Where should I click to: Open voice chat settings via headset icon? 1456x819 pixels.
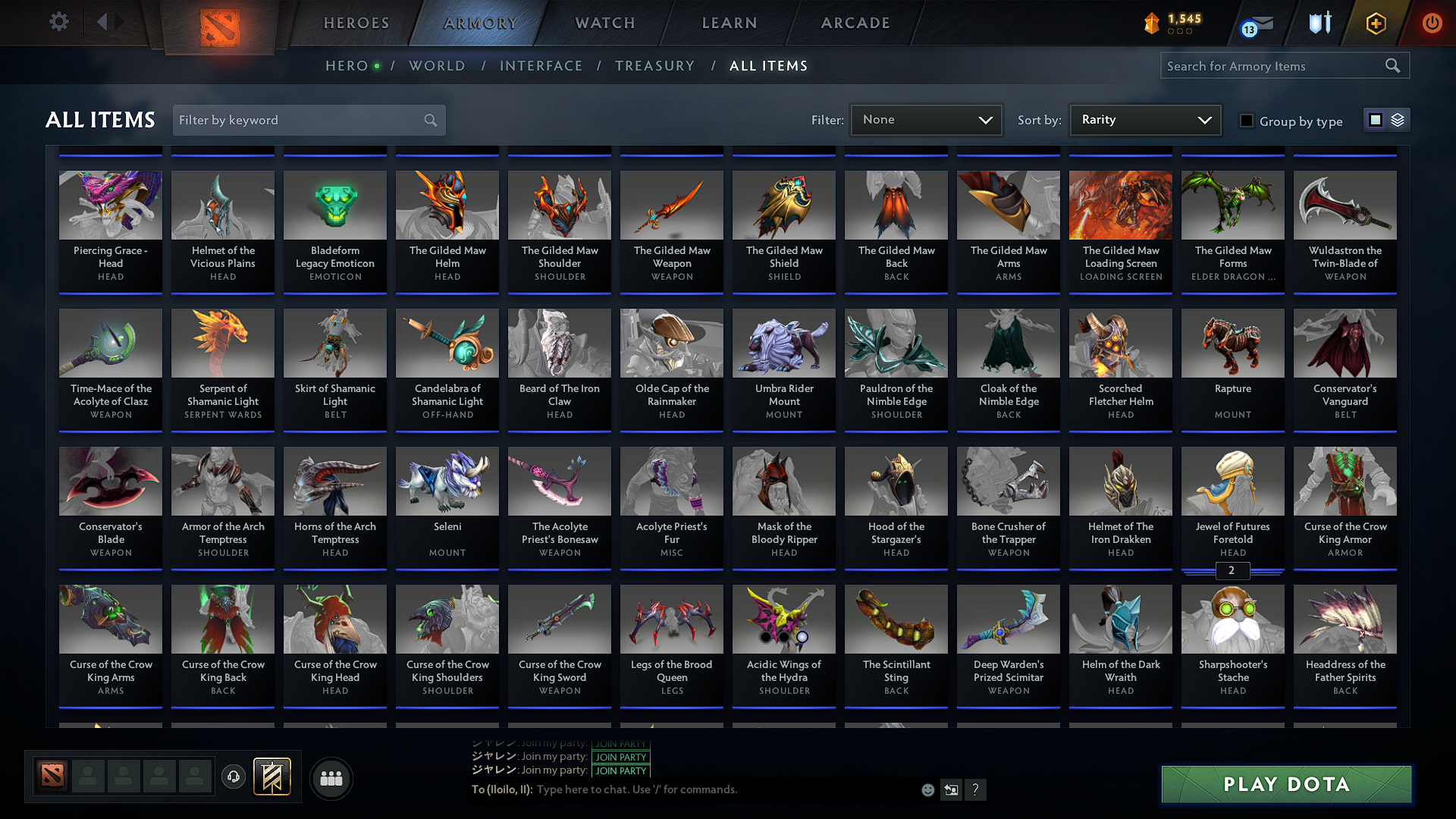pyautogui.click(x=233, y=777)
